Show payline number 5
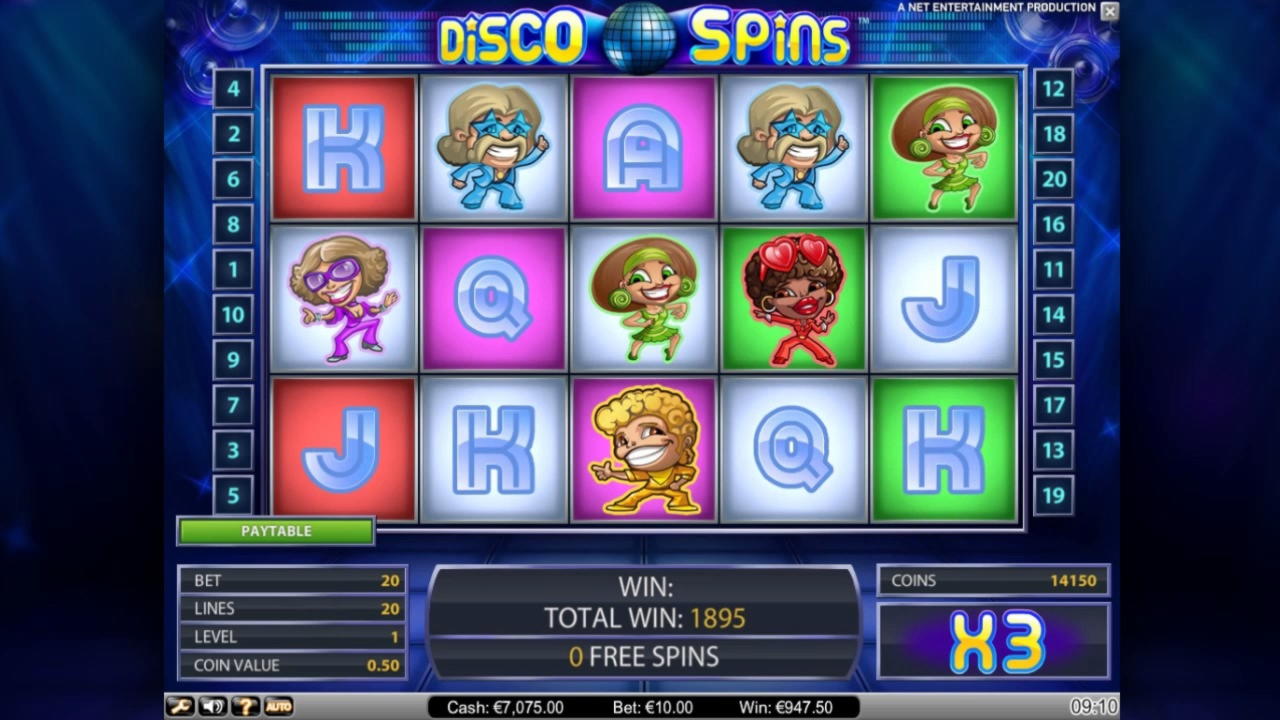 [x=233, y=495]
